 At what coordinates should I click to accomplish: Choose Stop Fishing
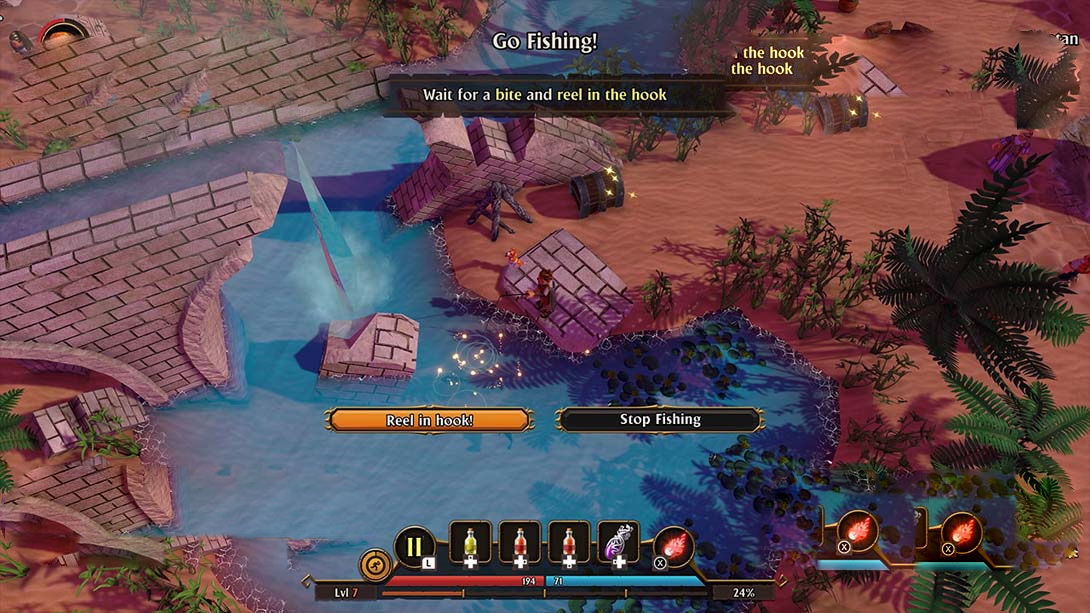pos(660,420)
